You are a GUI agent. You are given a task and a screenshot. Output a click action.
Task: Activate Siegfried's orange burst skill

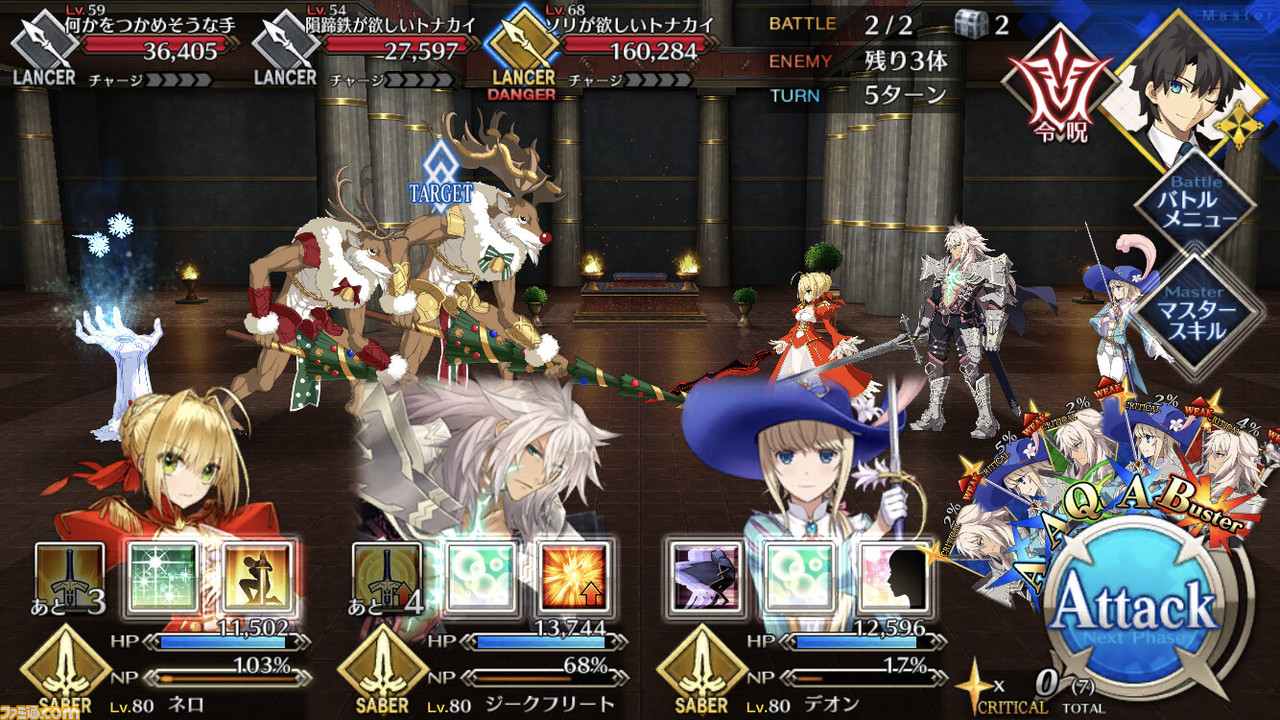575,580
